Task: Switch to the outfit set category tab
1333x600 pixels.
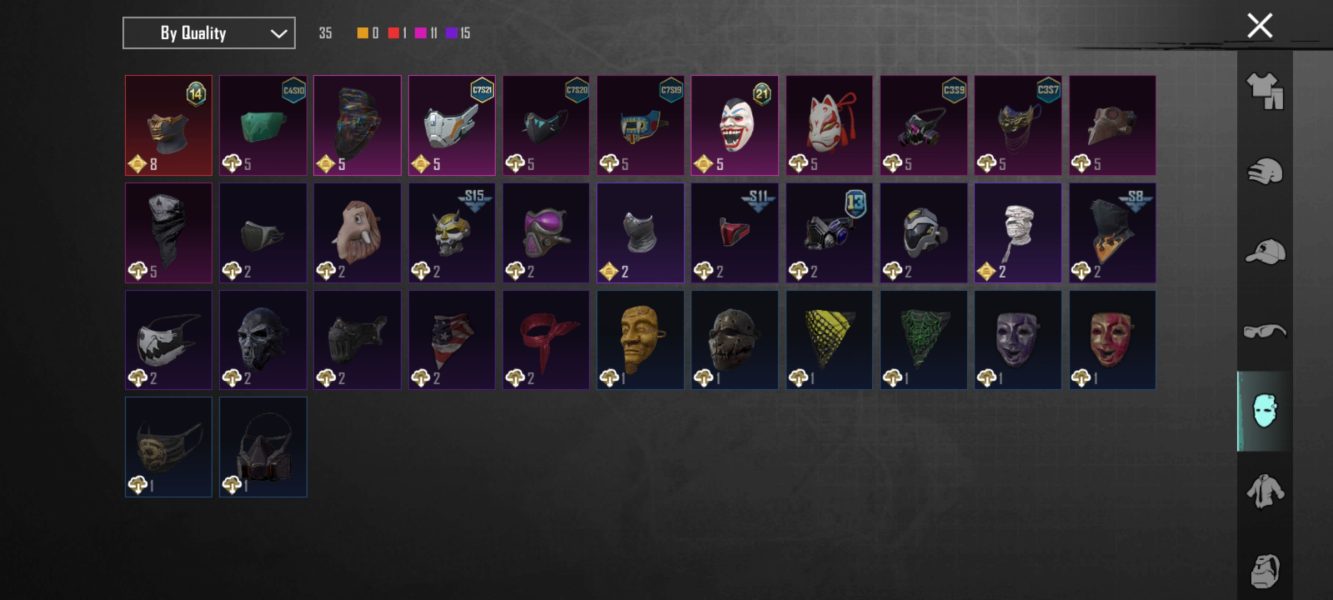Action: (1264, 92)
